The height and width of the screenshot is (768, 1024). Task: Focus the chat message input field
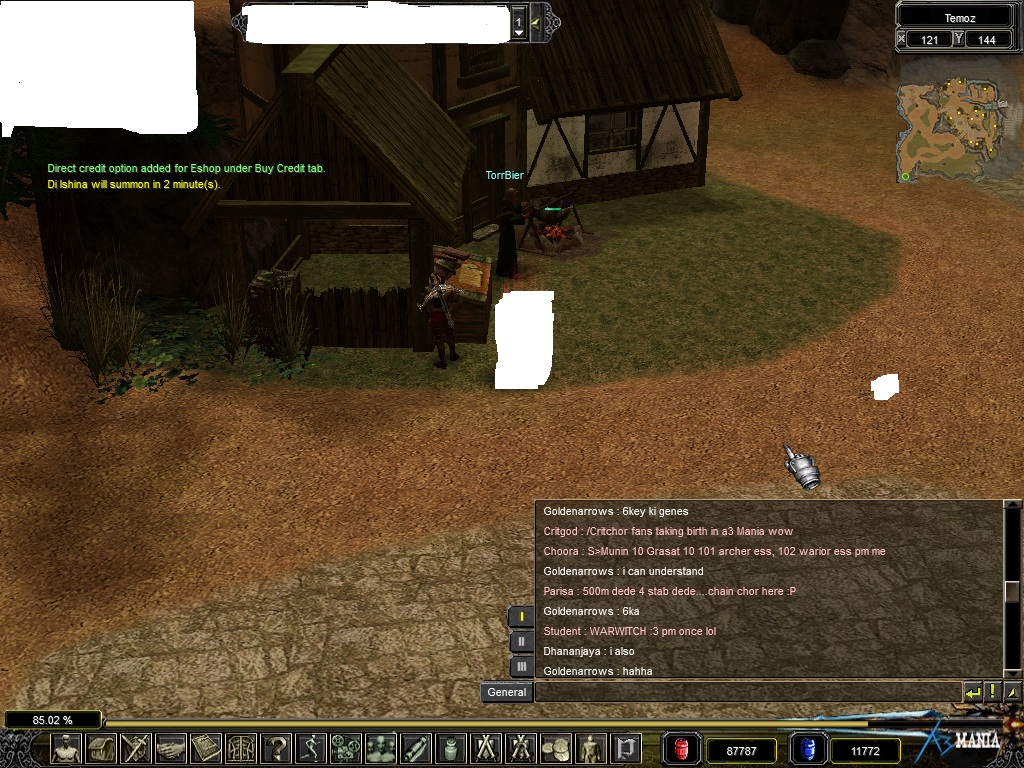tap(748, 692)
